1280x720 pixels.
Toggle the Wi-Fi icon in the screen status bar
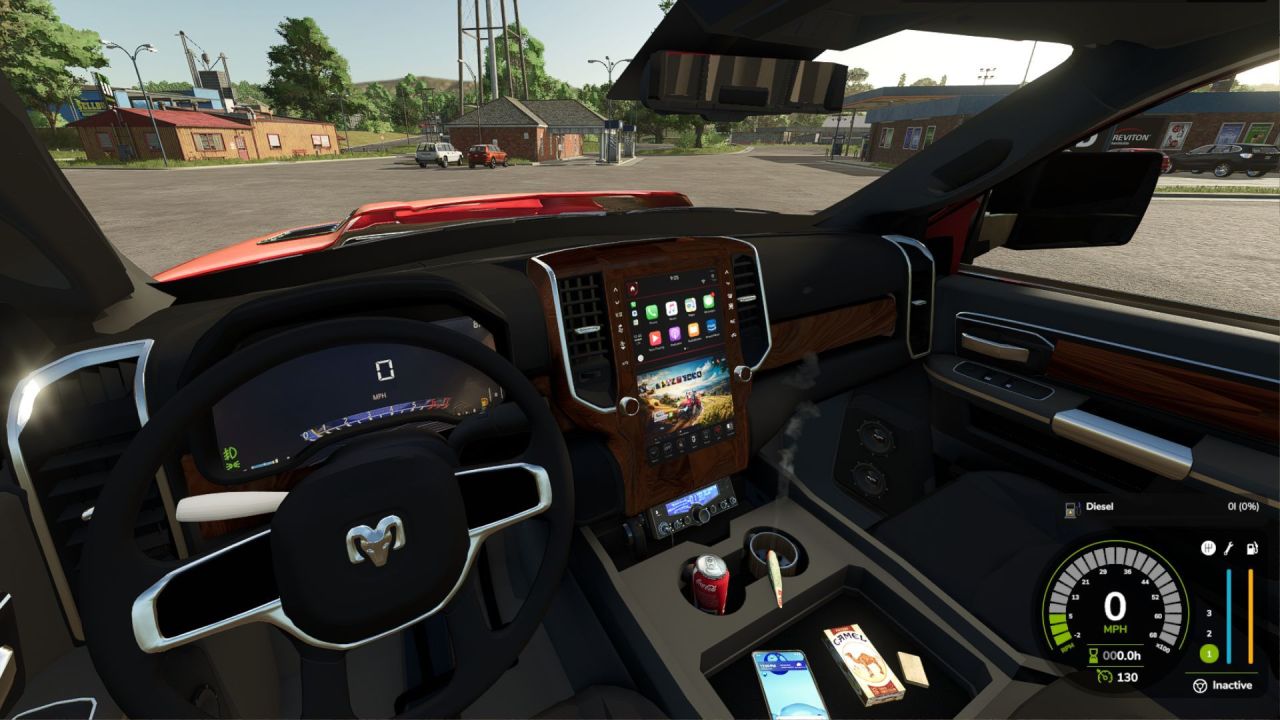tap(703, 279)
